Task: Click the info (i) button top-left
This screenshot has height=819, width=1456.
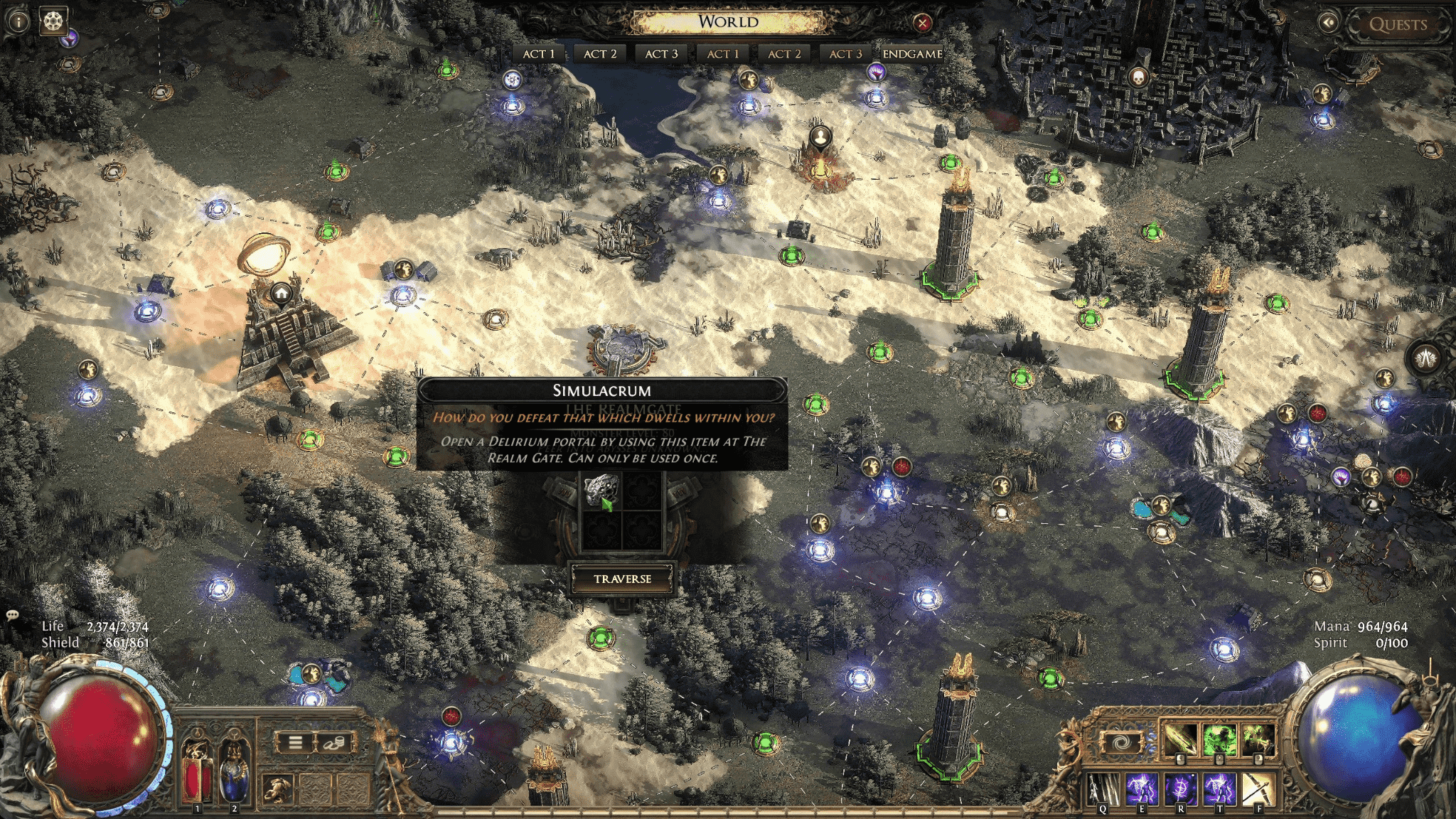Action: (18, 21)
